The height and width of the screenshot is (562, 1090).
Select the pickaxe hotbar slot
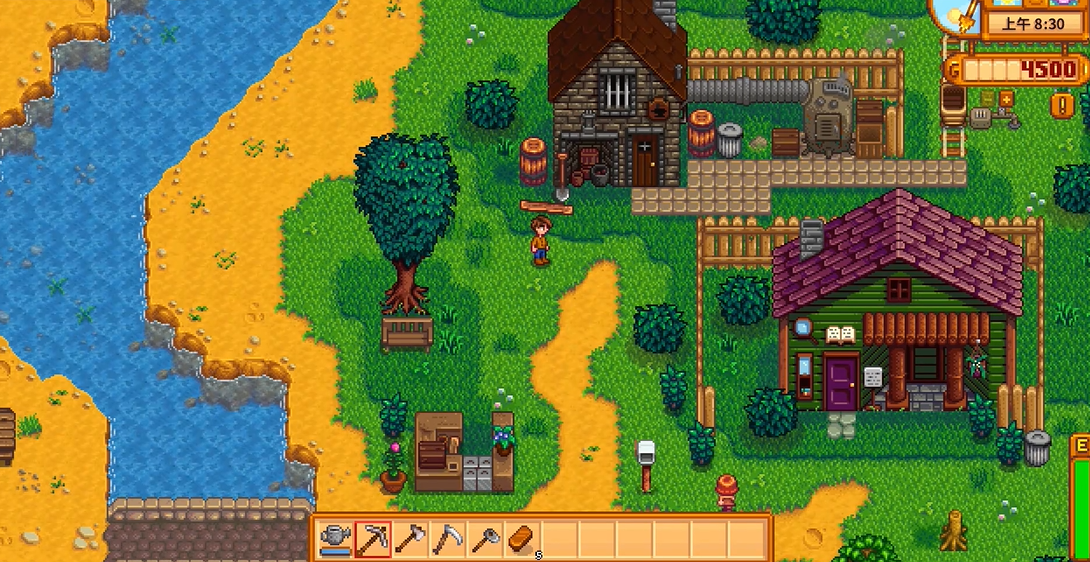coord(372,539)
